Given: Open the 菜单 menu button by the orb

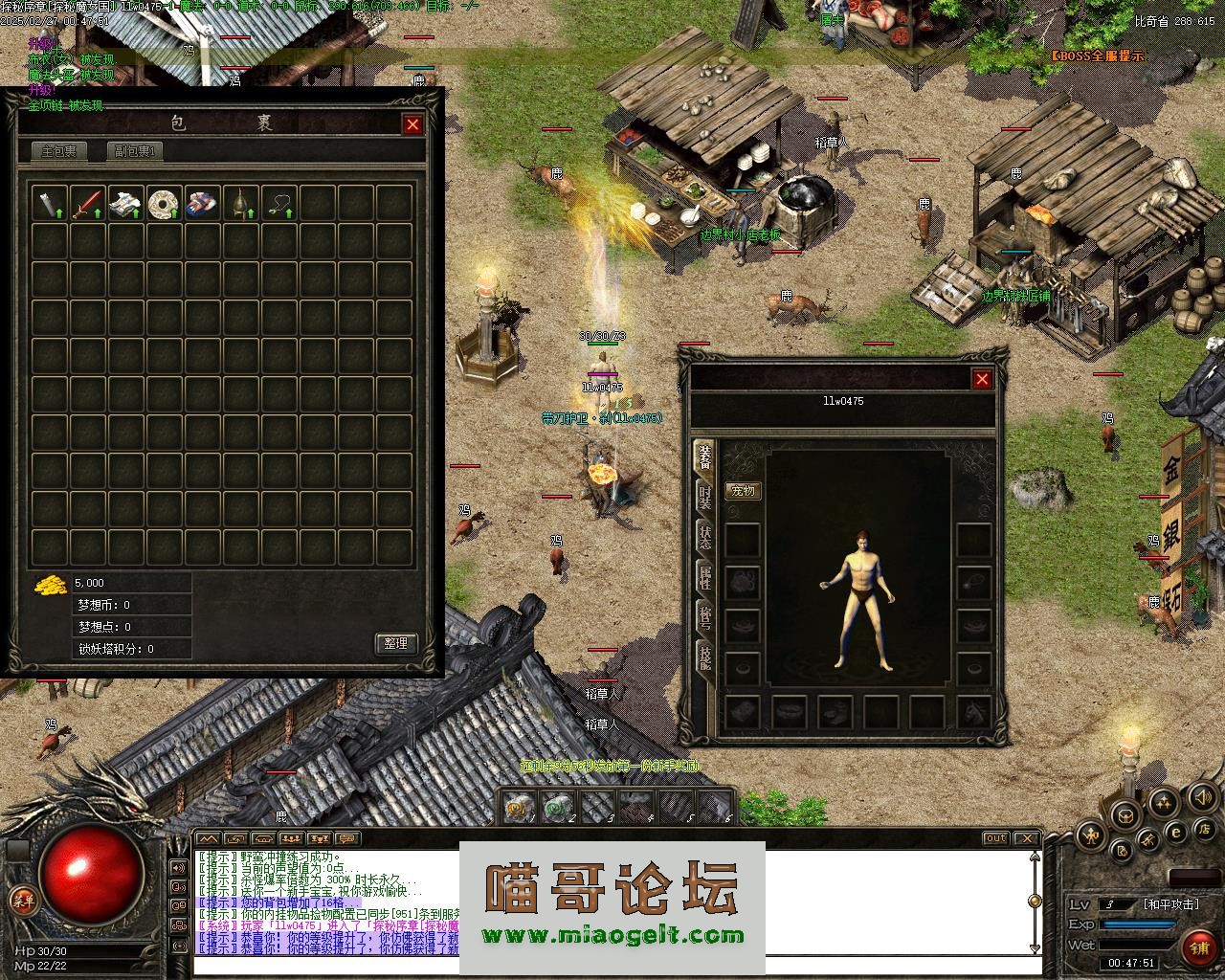Looking at the screenshot, I should [x=22, y=899].
